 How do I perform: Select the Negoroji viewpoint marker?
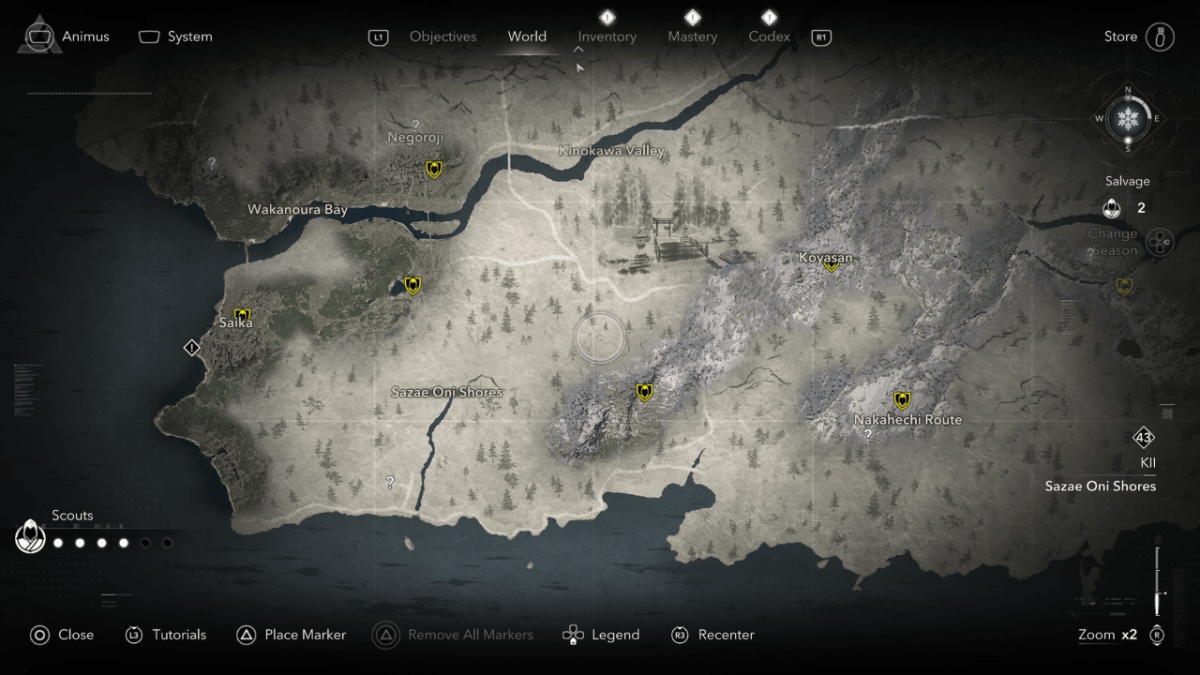click(434, 169)
